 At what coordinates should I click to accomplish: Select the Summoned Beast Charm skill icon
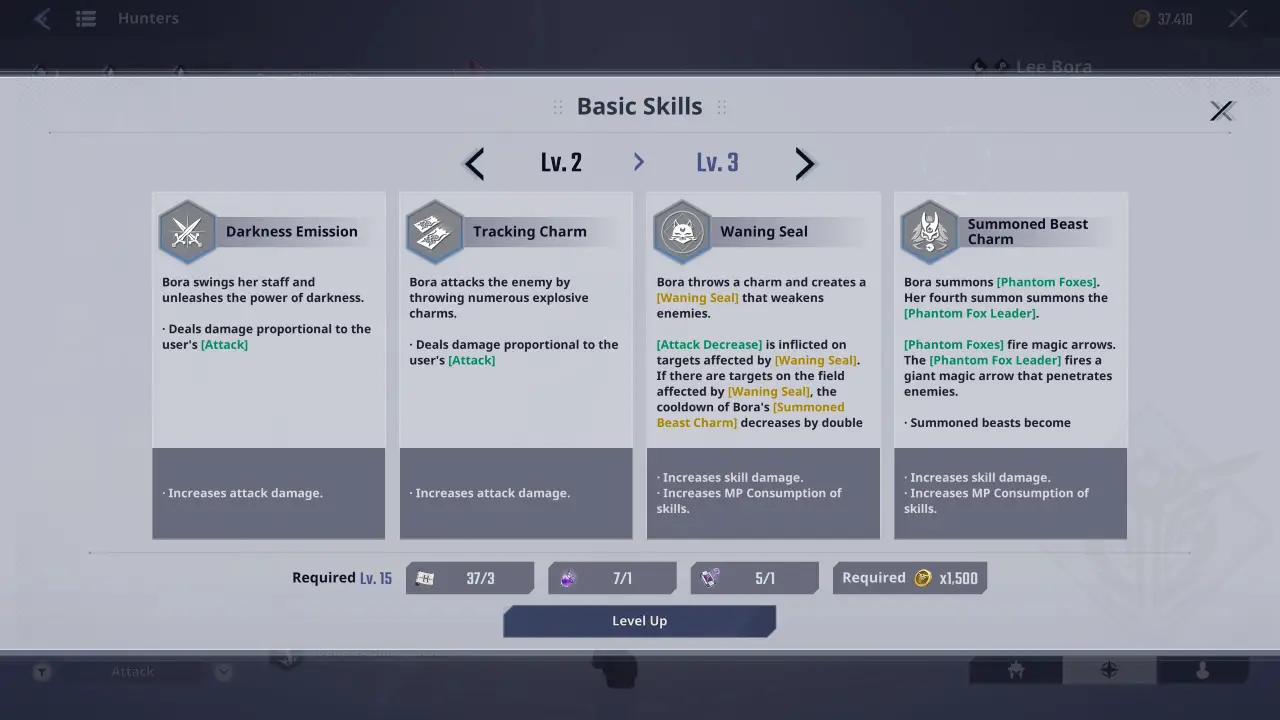(x=929, y=231)
